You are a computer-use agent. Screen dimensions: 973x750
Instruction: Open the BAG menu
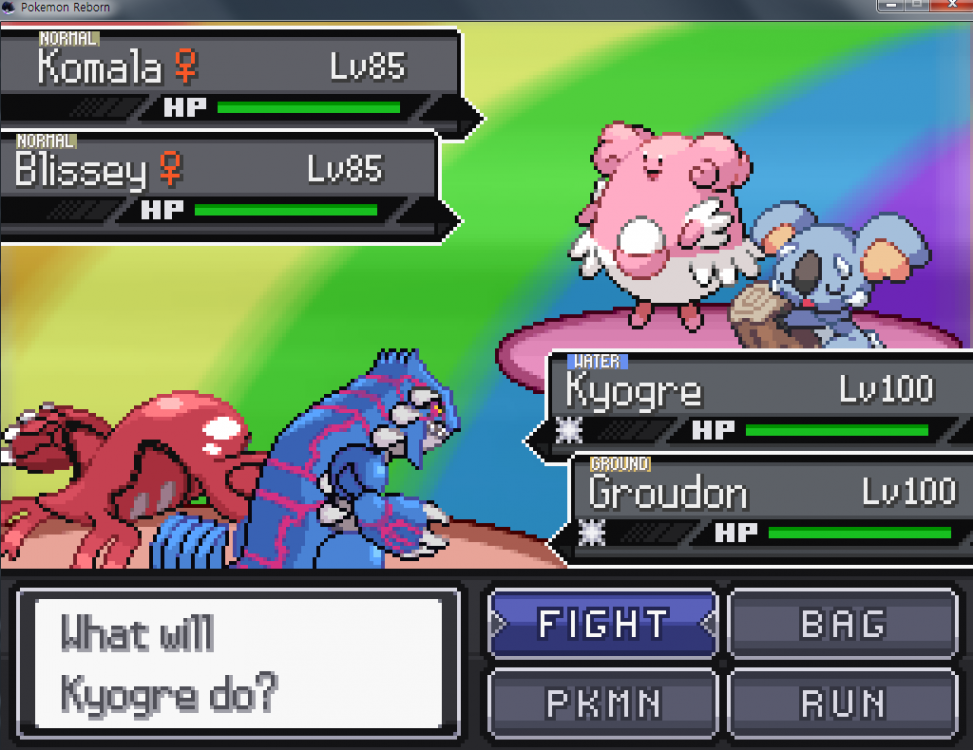click(x=843, y=624)
